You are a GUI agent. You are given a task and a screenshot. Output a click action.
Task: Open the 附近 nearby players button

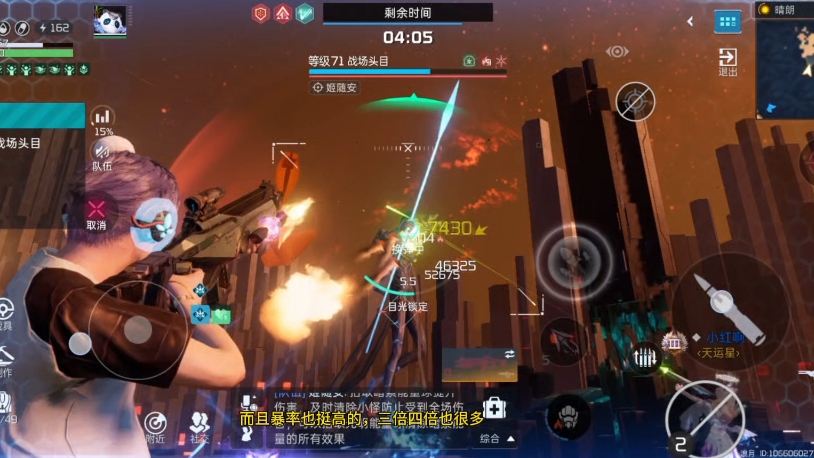coord(155,426)
